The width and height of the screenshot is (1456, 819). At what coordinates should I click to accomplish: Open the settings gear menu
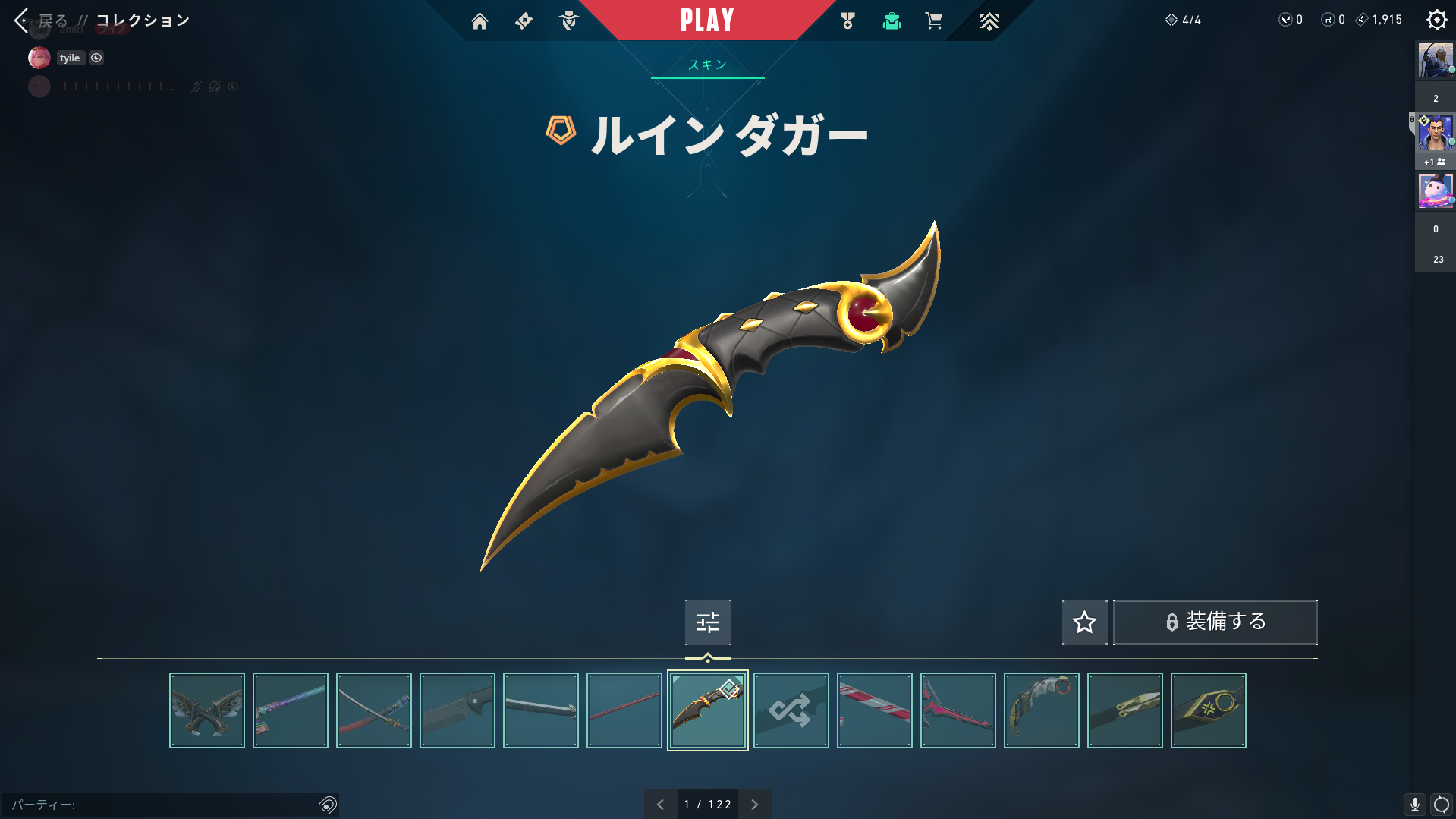click(x=1436, y=20)
